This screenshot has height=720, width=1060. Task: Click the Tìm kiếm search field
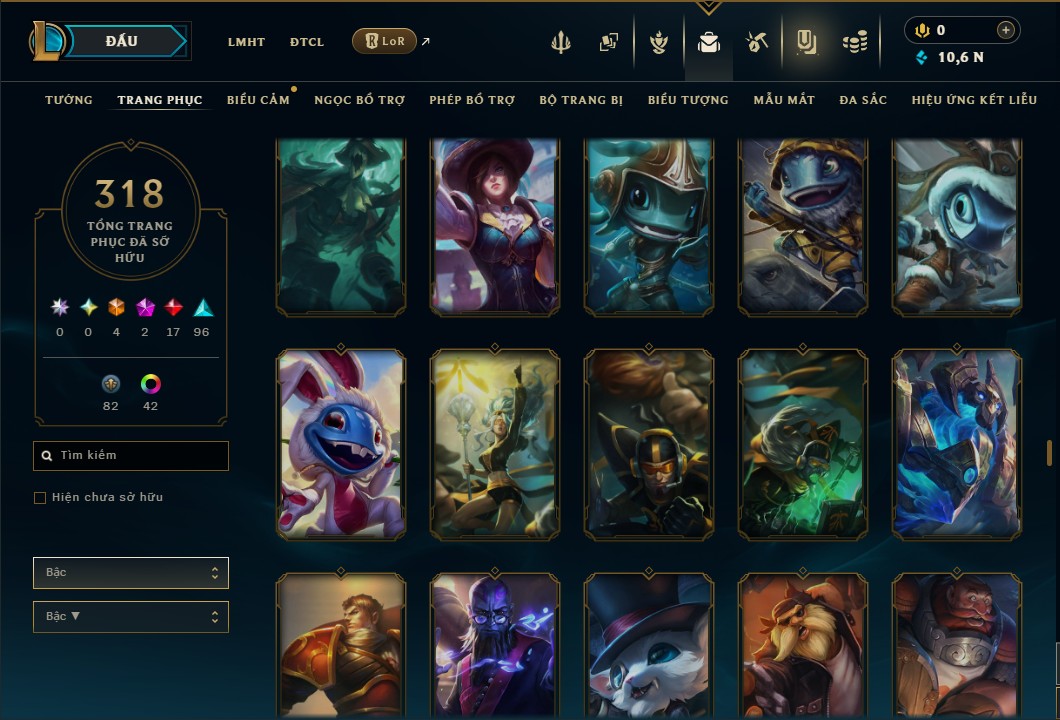point(131,456)
